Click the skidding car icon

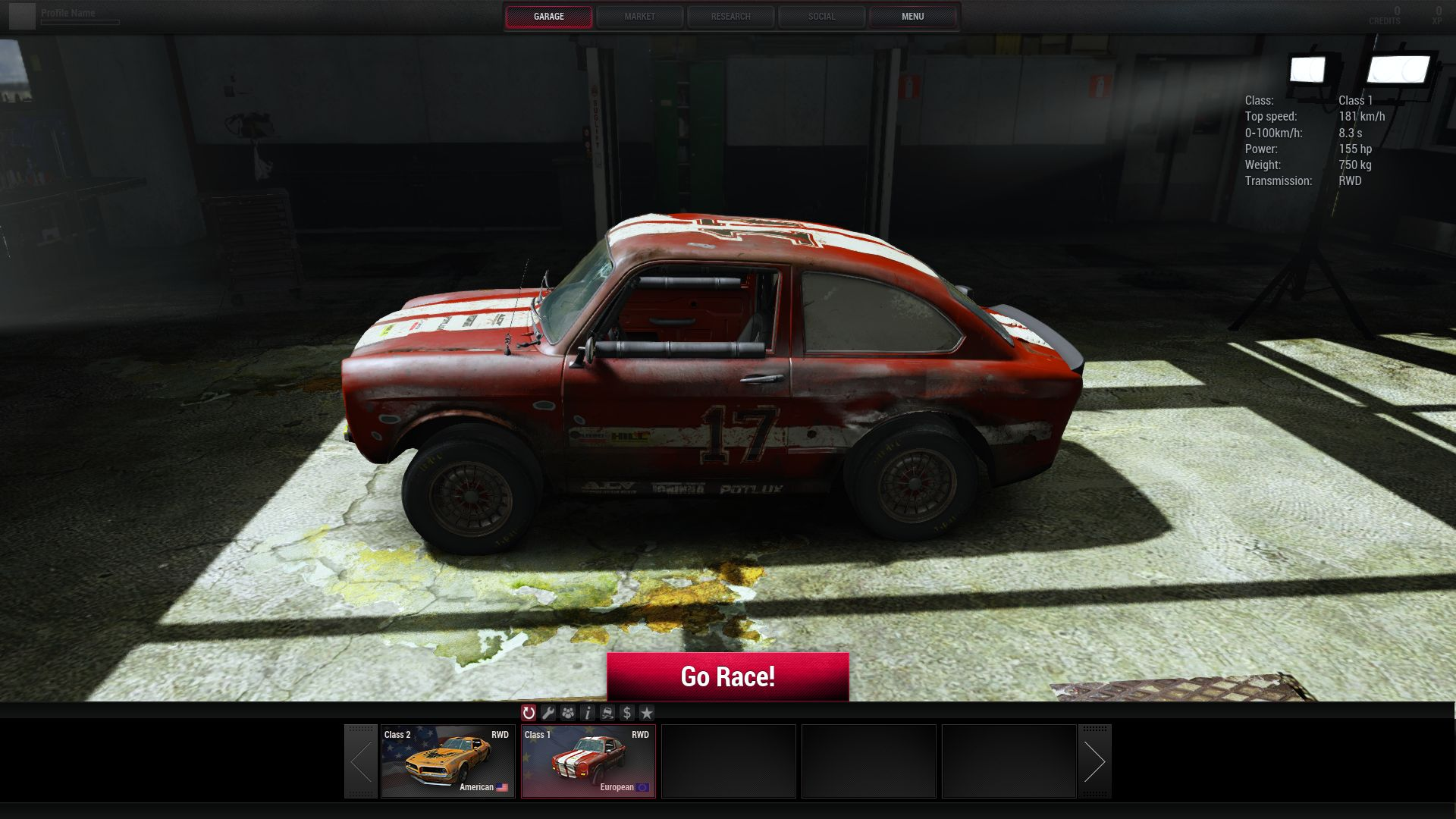[607, 713]
